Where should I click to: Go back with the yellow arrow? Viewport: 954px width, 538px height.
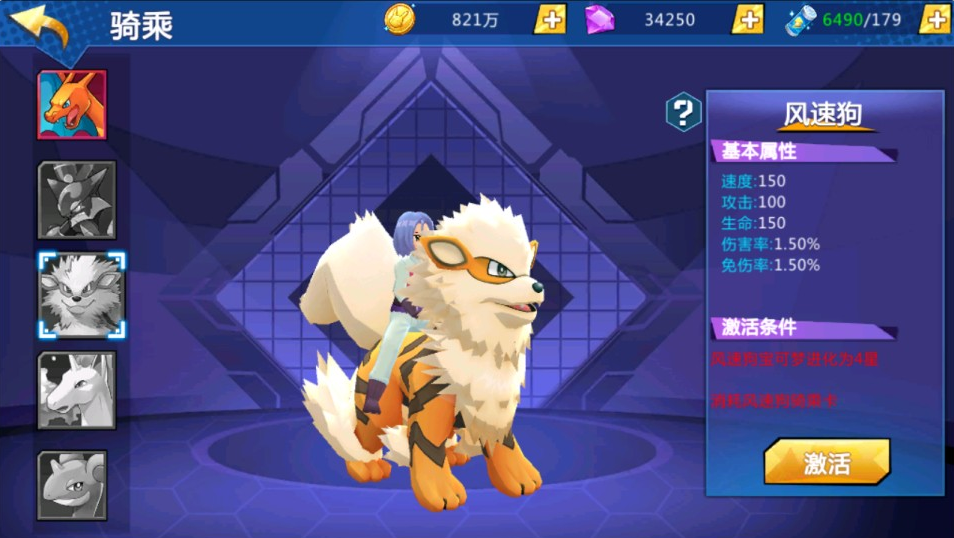coord(40,25)
